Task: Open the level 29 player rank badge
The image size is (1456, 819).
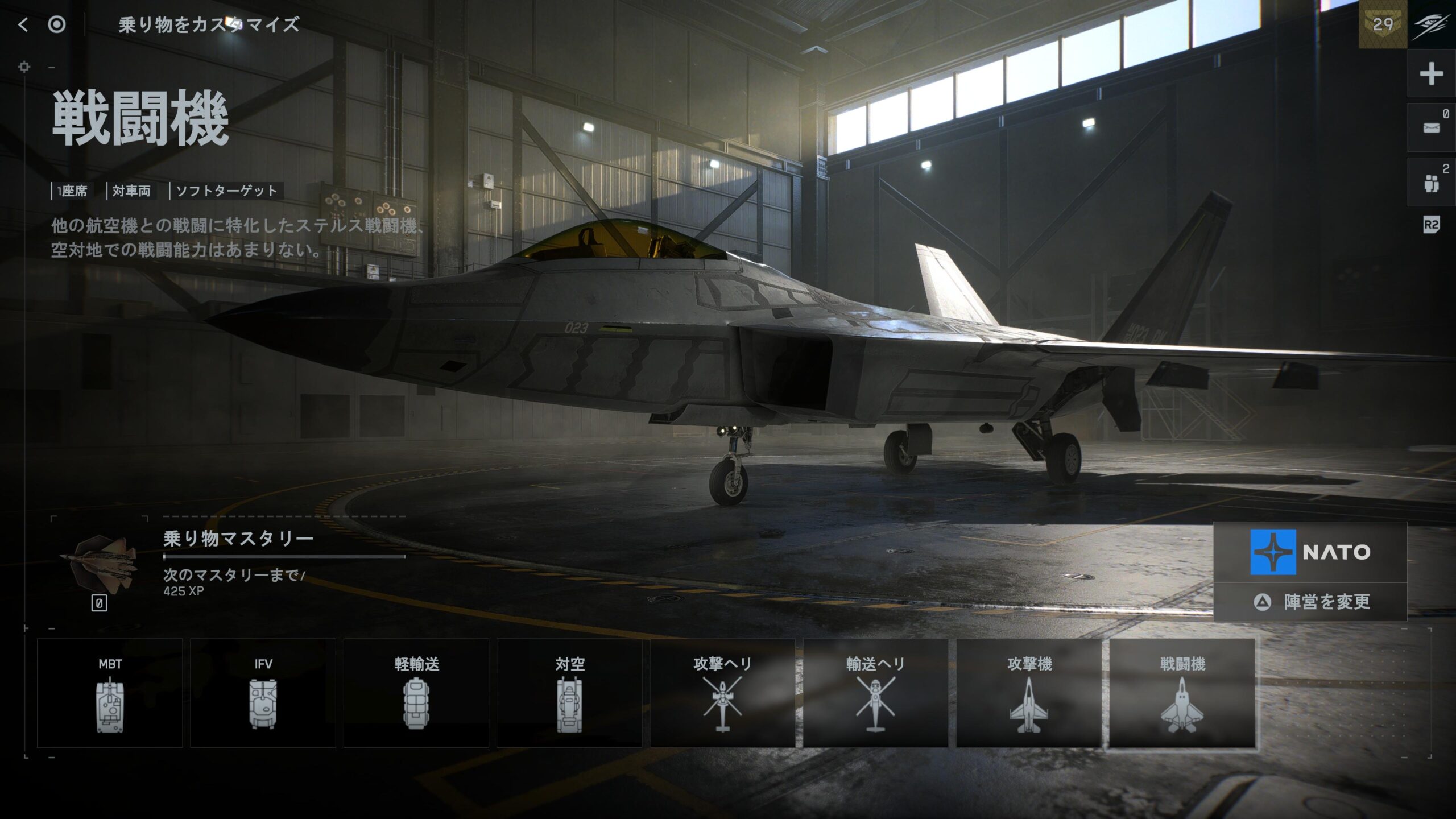Action: point(1383,24)
